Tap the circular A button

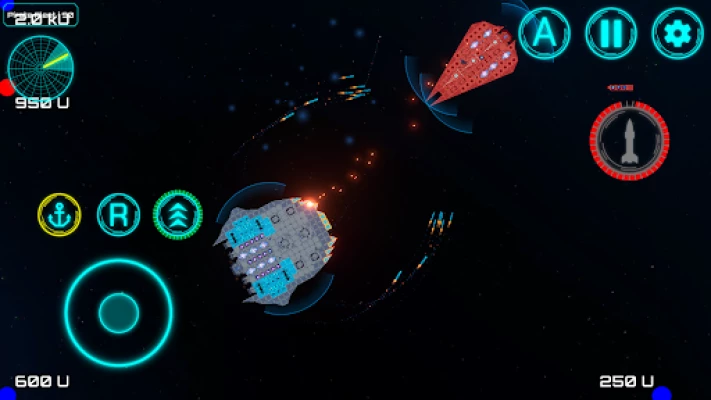544,32
